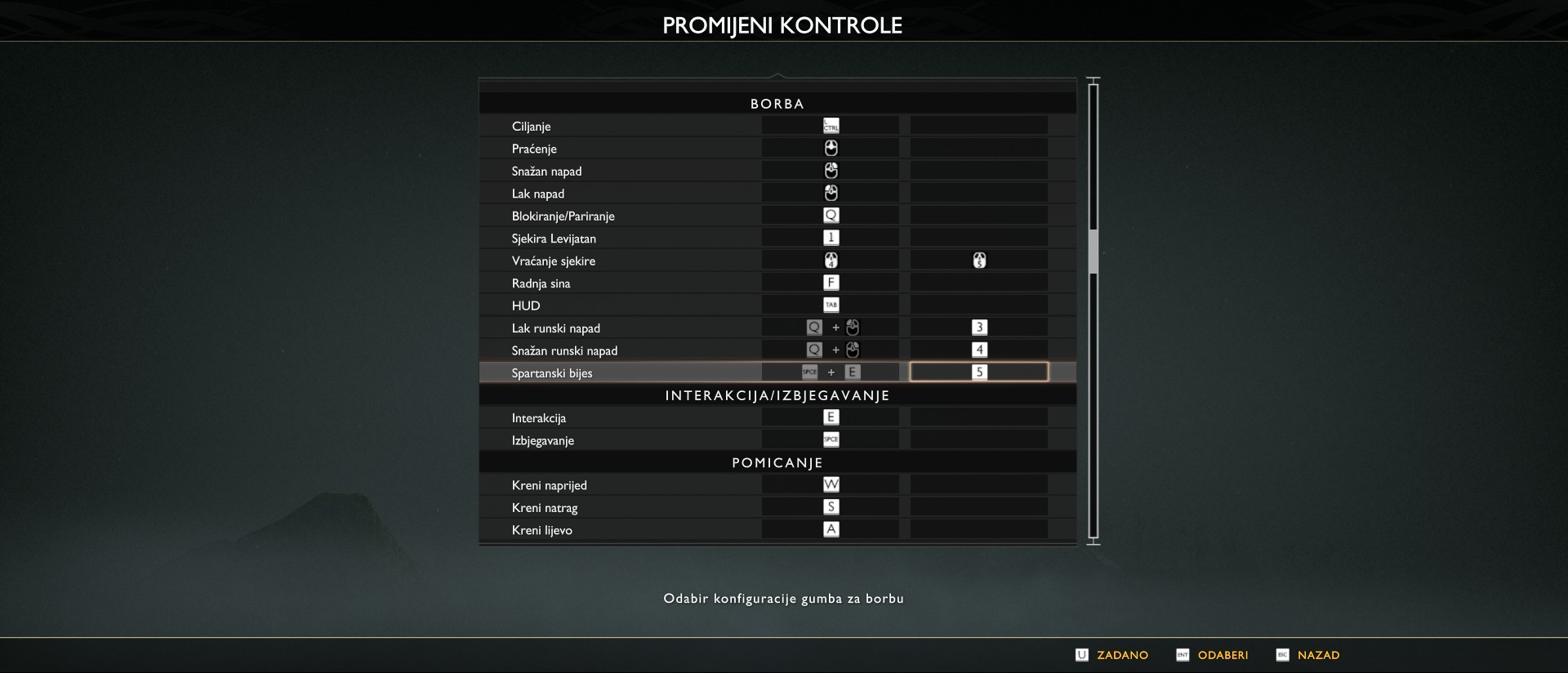Reset bindings with the Zadano button
1568x673 pixels.
point(1113,655)
